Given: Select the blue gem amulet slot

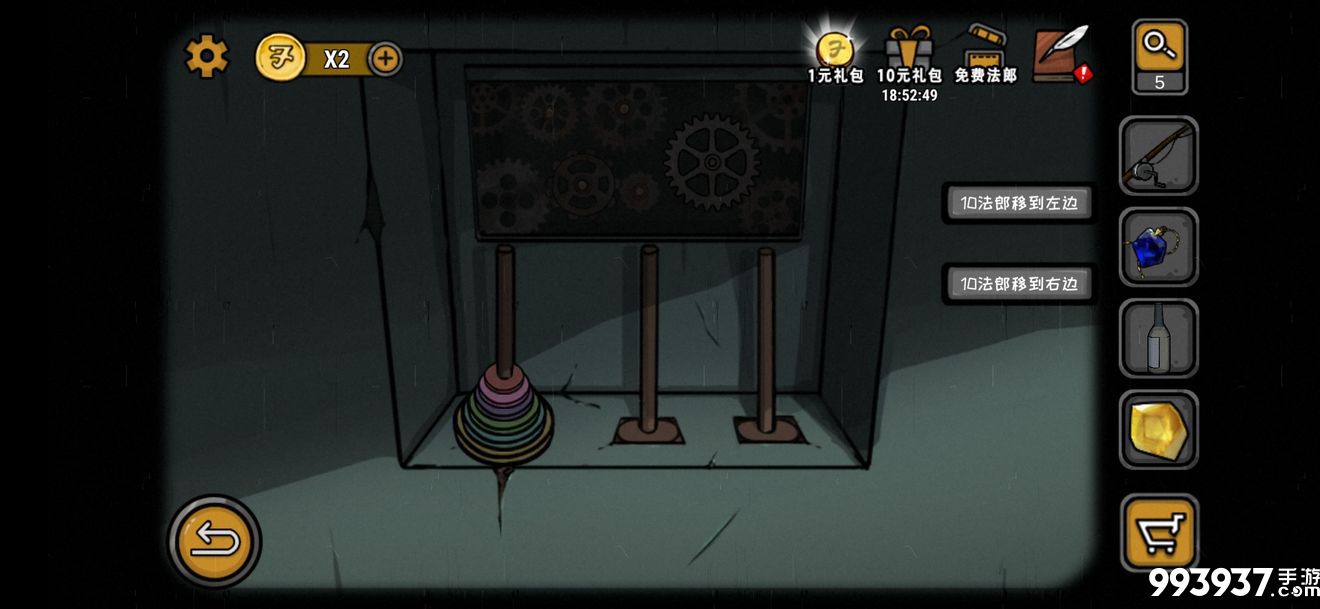Looking at the screenshot, I should pos(1158,247).
